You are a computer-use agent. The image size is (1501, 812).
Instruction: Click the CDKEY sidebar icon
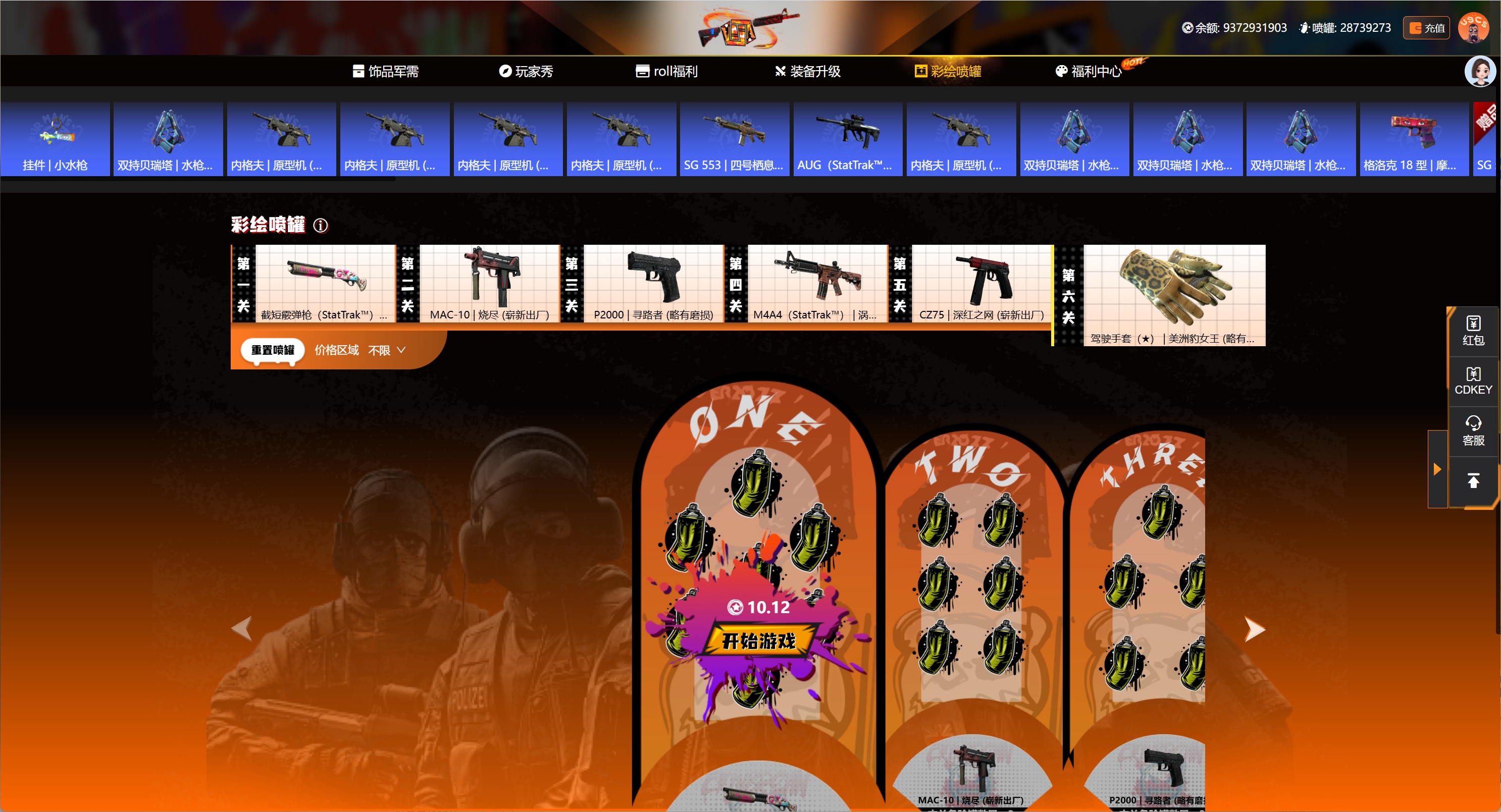pyautogui.click(x=1473, y=381)
